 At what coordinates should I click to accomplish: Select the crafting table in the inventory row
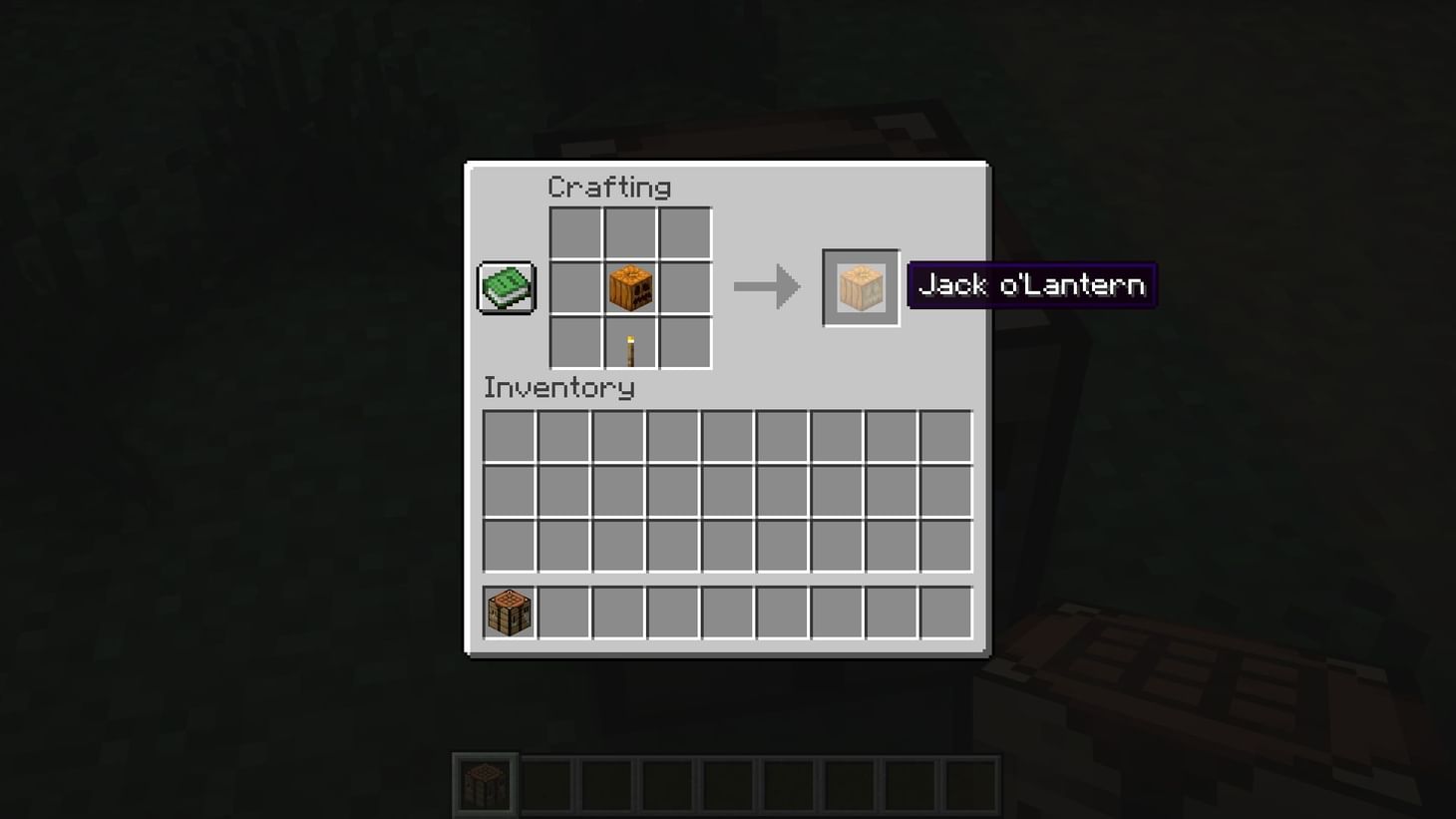click(x=508, y=613)
